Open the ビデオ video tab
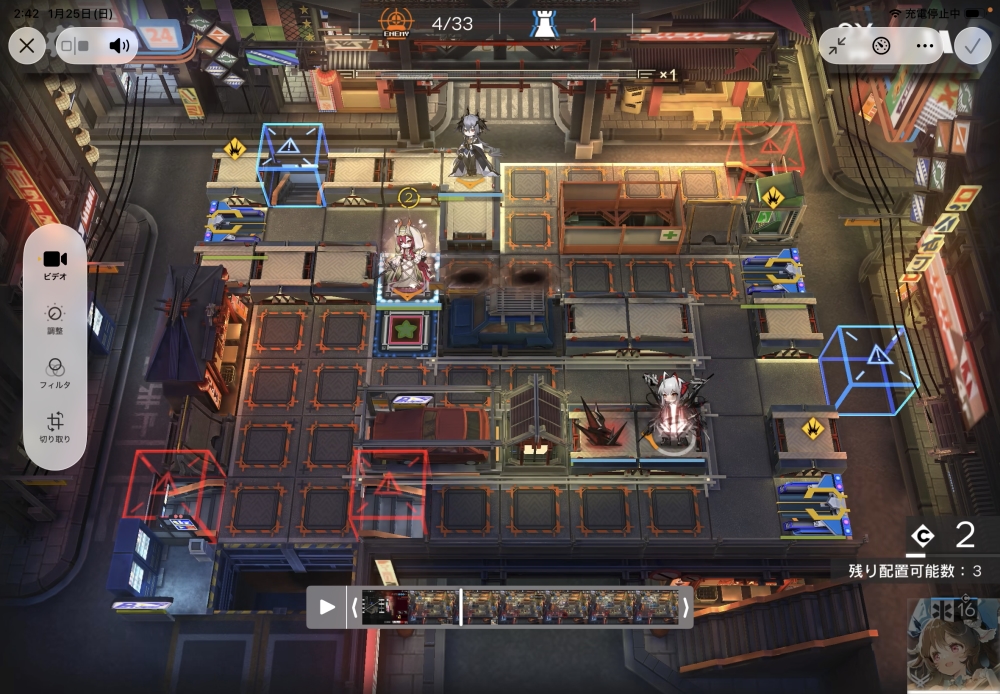The image size is (1000, 694). coord(55,264)
